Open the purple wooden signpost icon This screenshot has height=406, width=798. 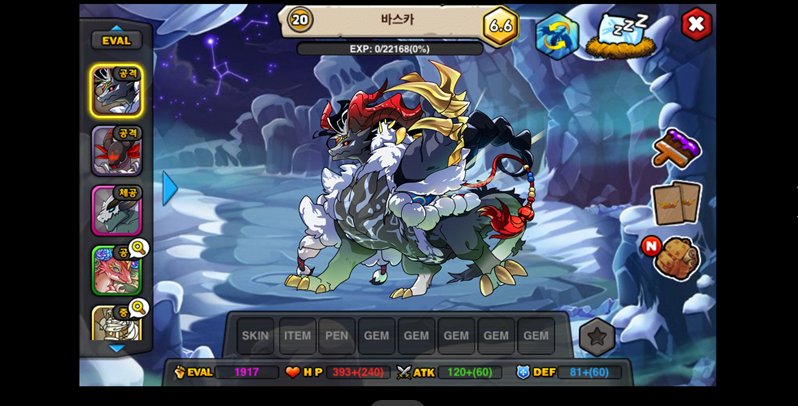tap(676, 148)
